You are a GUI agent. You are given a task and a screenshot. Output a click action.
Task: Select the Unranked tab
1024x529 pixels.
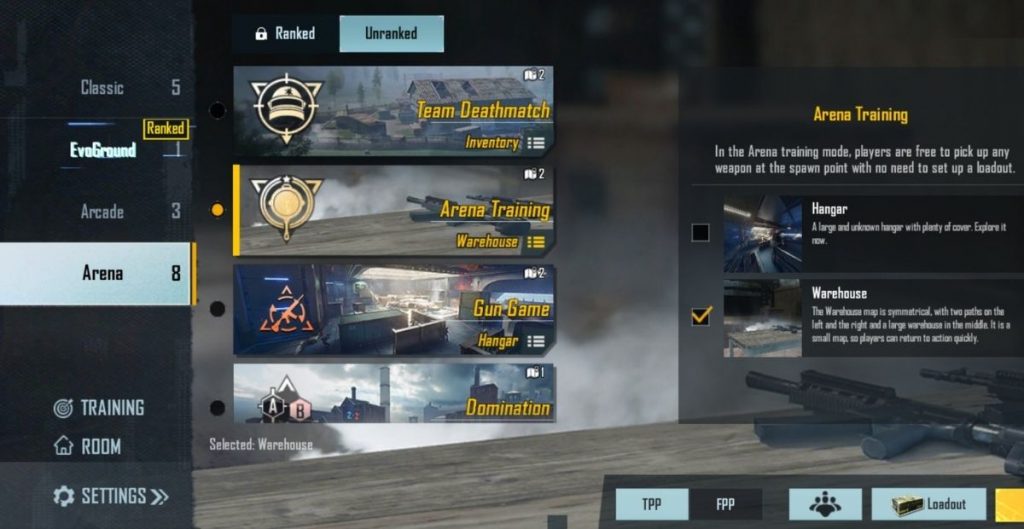tap(391, 34)
